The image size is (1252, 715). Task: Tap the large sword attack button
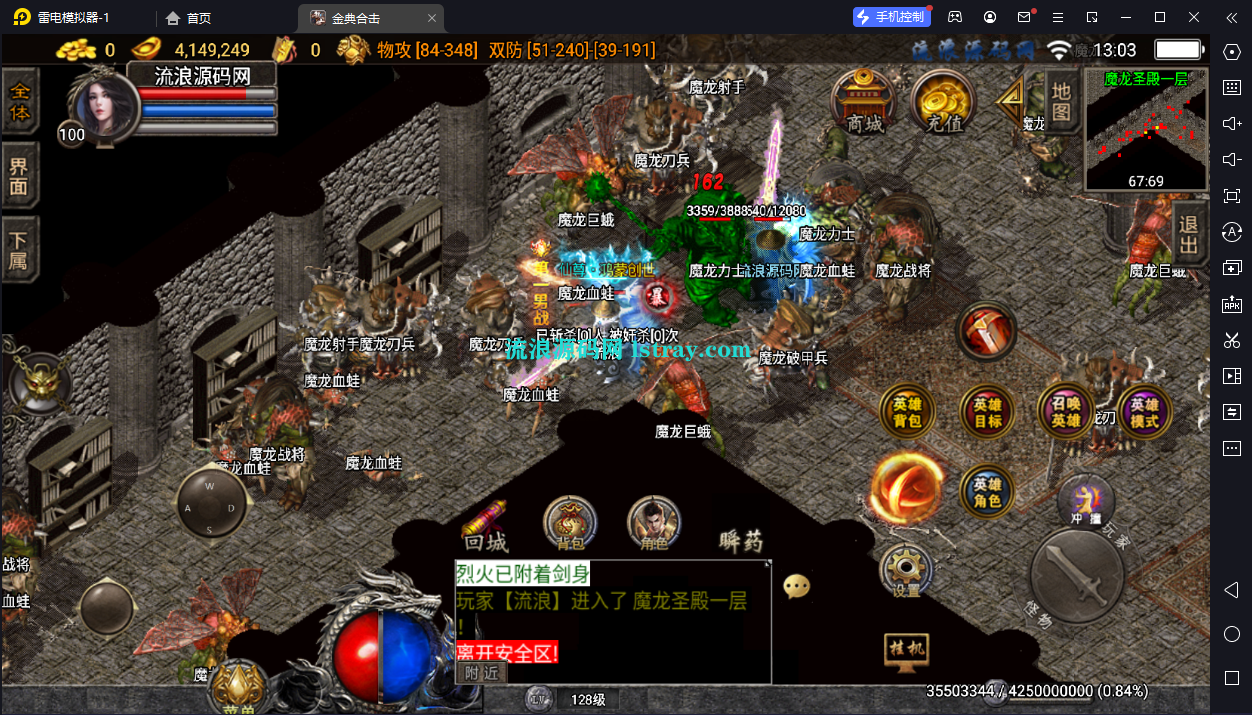point(1077,575)
